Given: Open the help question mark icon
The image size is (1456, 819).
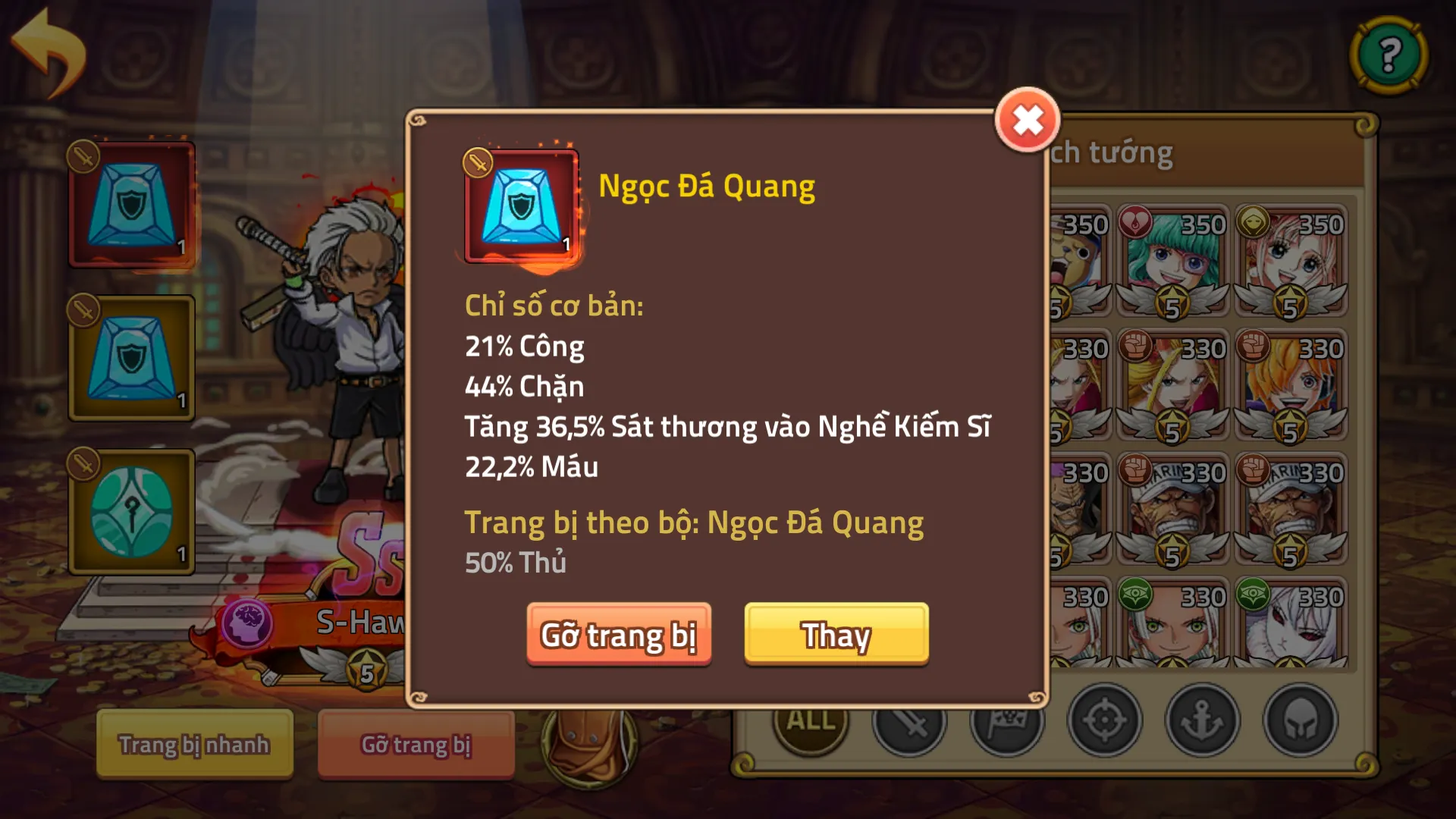Looking at the screenshot, I should 1389,53.
